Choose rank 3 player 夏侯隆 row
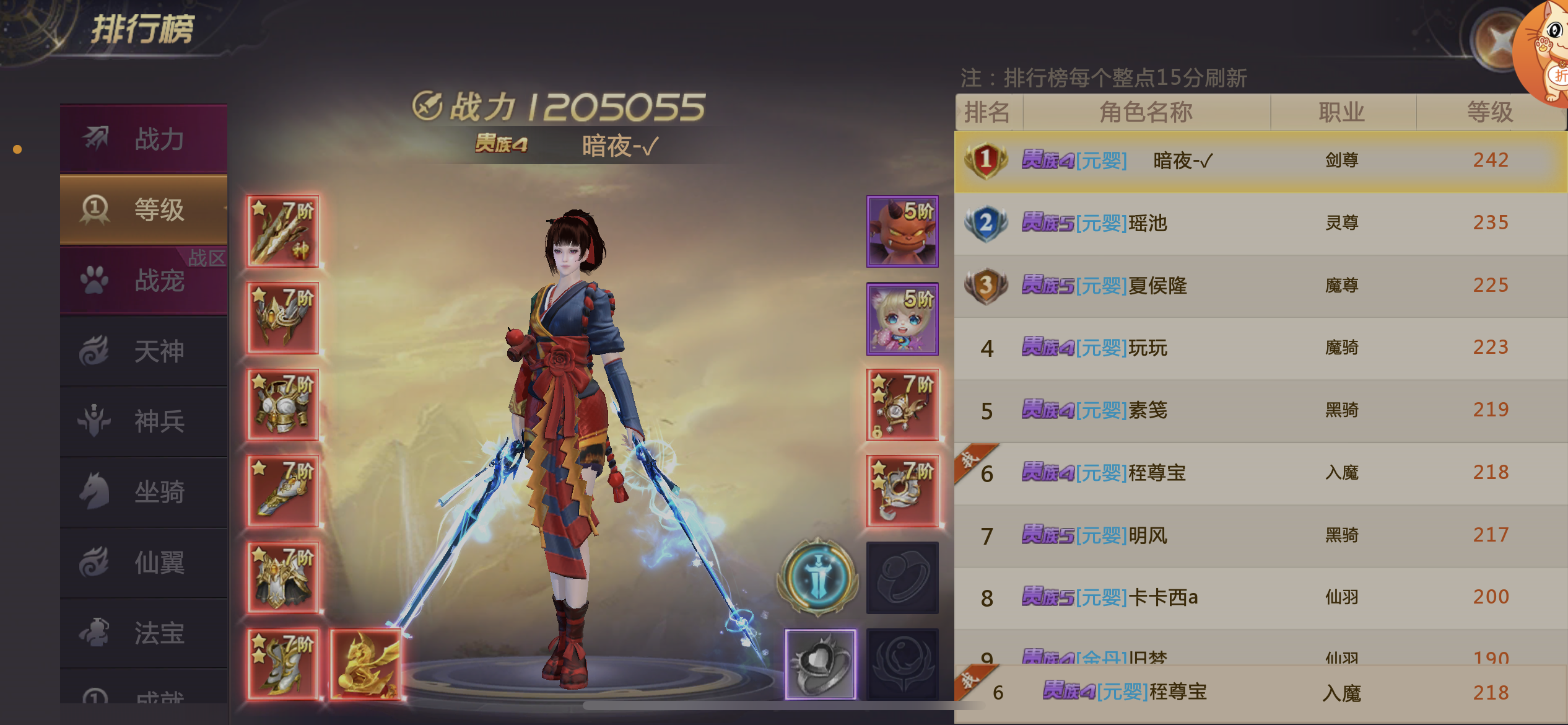Image resolution: width=1568 pixels, height=725 pixels. [x=1260, y=286]
